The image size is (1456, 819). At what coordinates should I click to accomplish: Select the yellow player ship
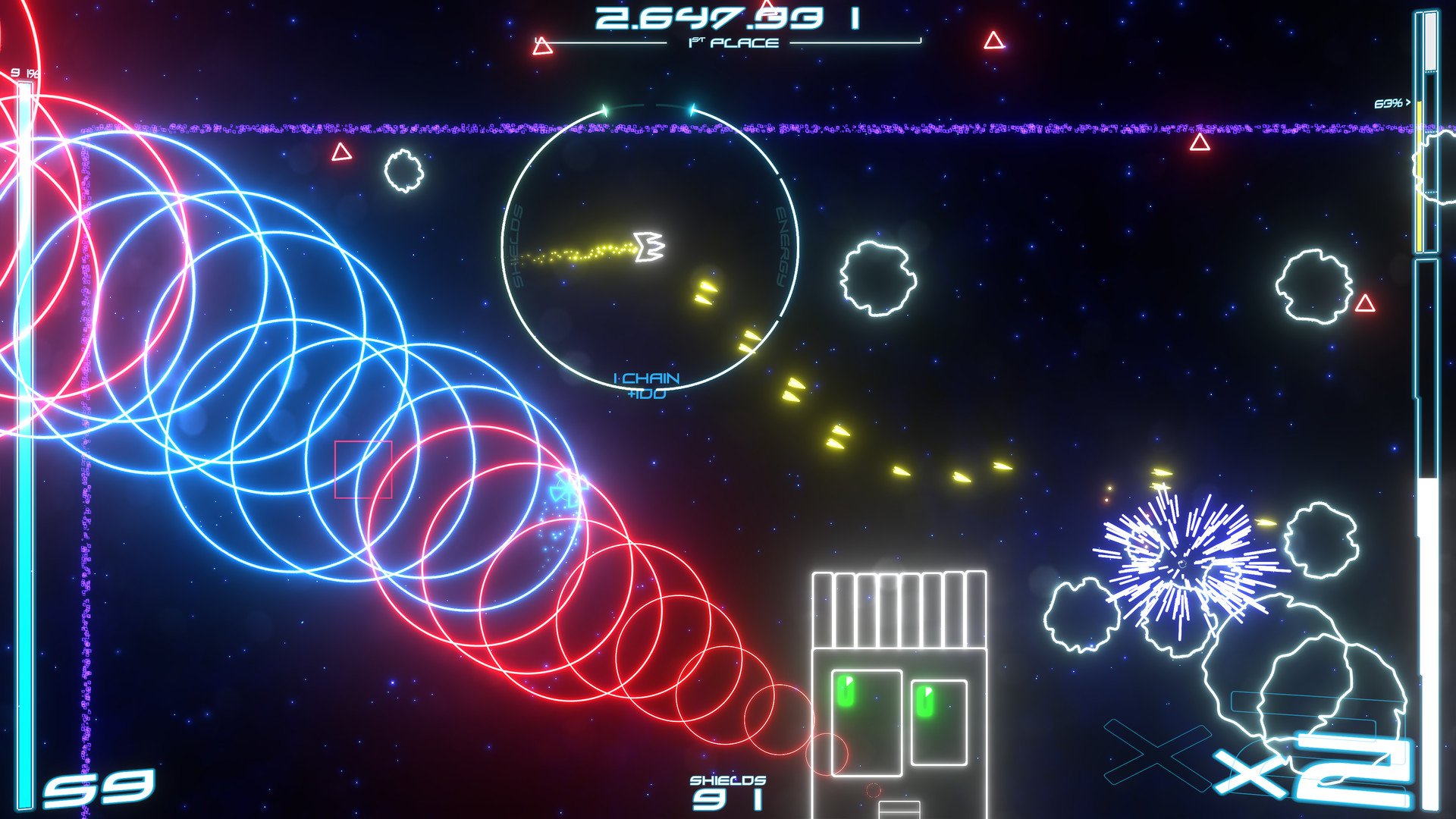648,246
